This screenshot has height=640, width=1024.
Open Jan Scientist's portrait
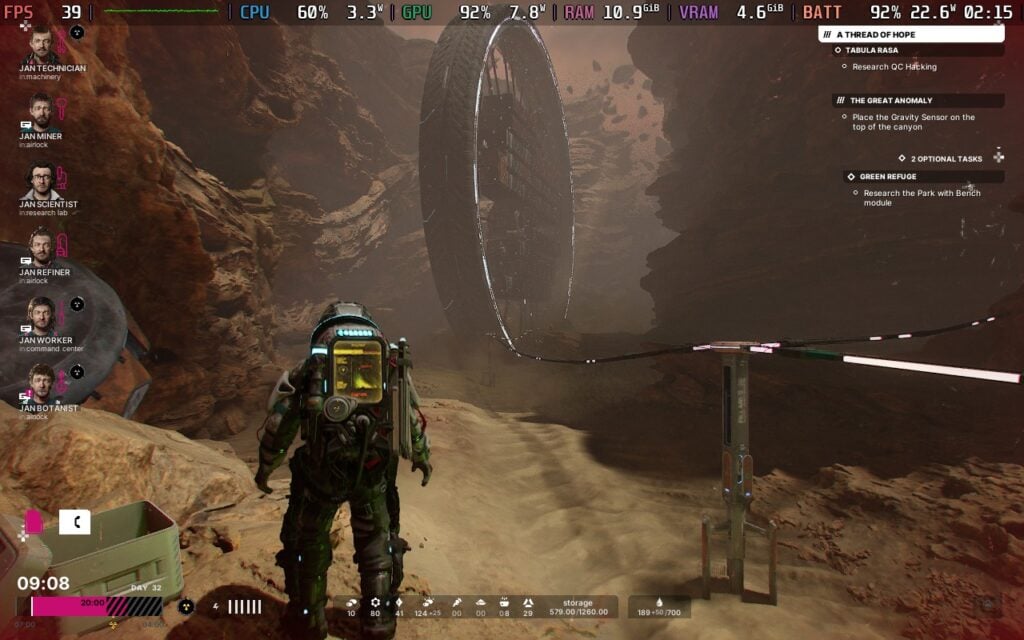coord(41,181)
